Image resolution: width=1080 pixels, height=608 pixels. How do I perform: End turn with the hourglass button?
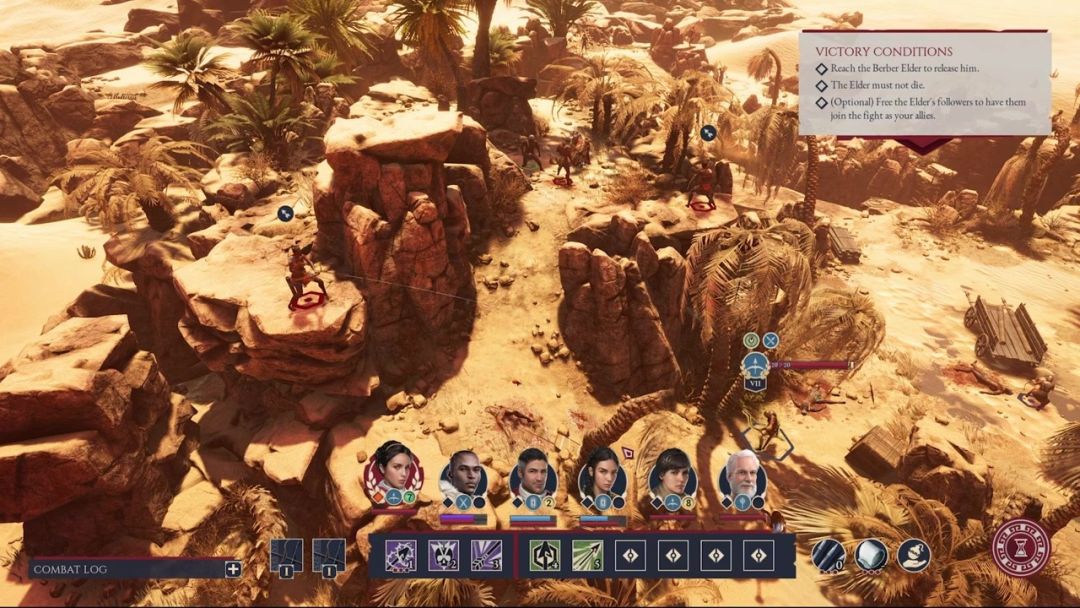tap(1021, 548)
